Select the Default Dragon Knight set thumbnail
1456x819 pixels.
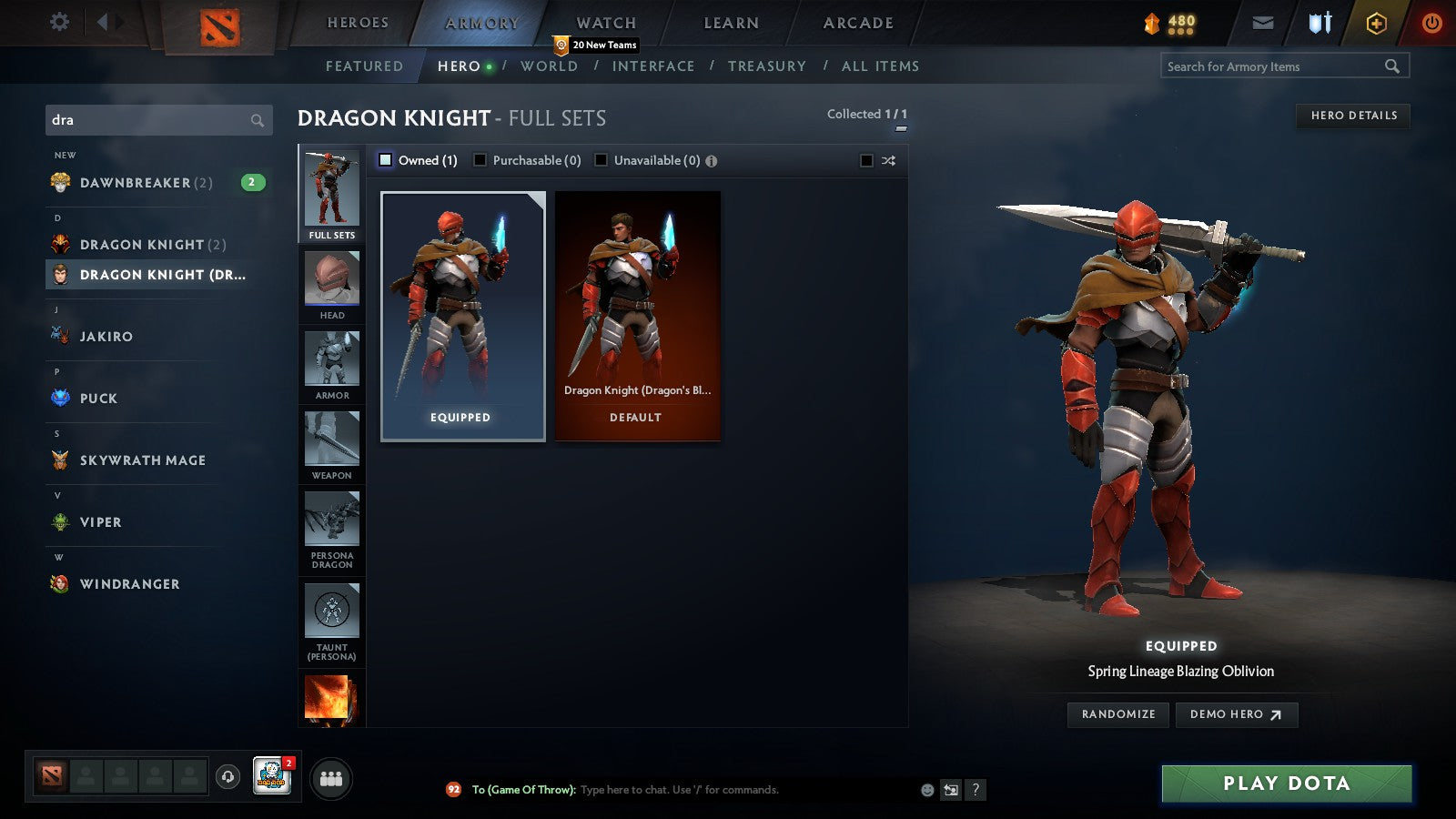click(x=636, y=314)
